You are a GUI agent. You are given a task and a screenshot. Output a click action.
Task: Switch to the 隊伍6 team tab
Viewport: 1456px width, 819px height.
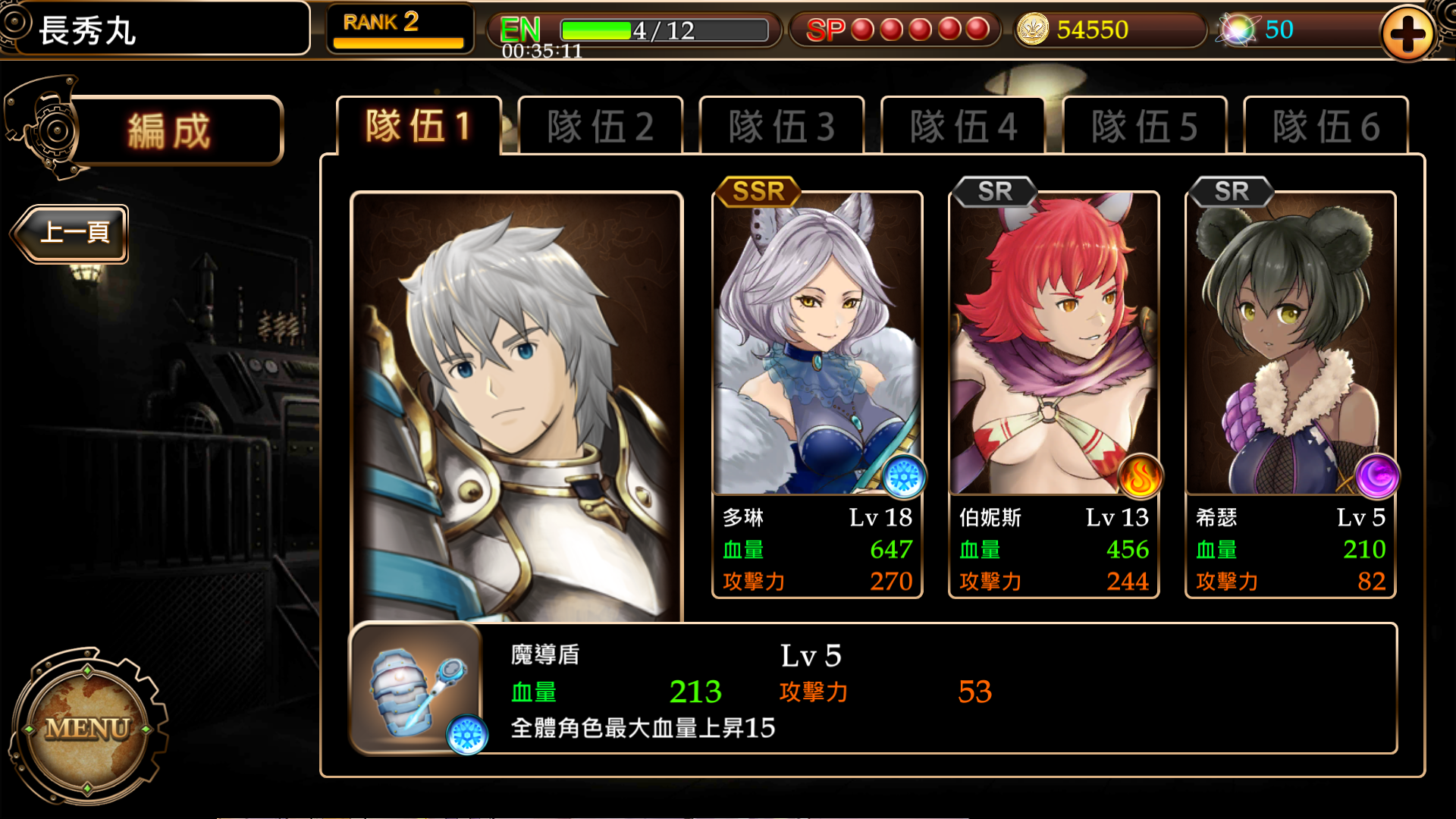1326,125
